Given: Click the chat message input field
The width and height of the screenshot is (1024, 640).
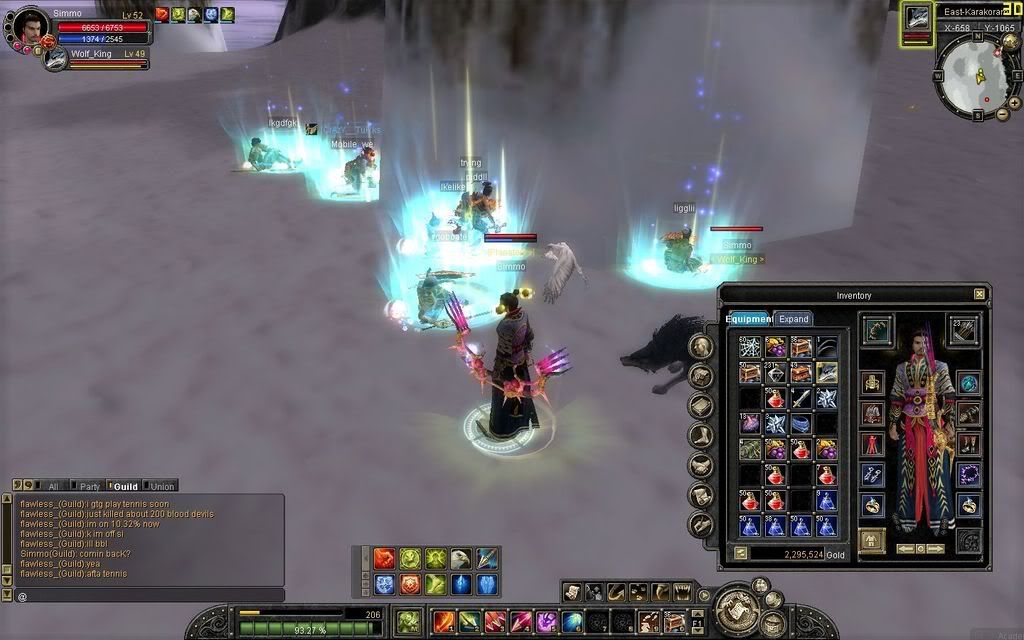Looking at the screenshot, I should tap(150, 596).
